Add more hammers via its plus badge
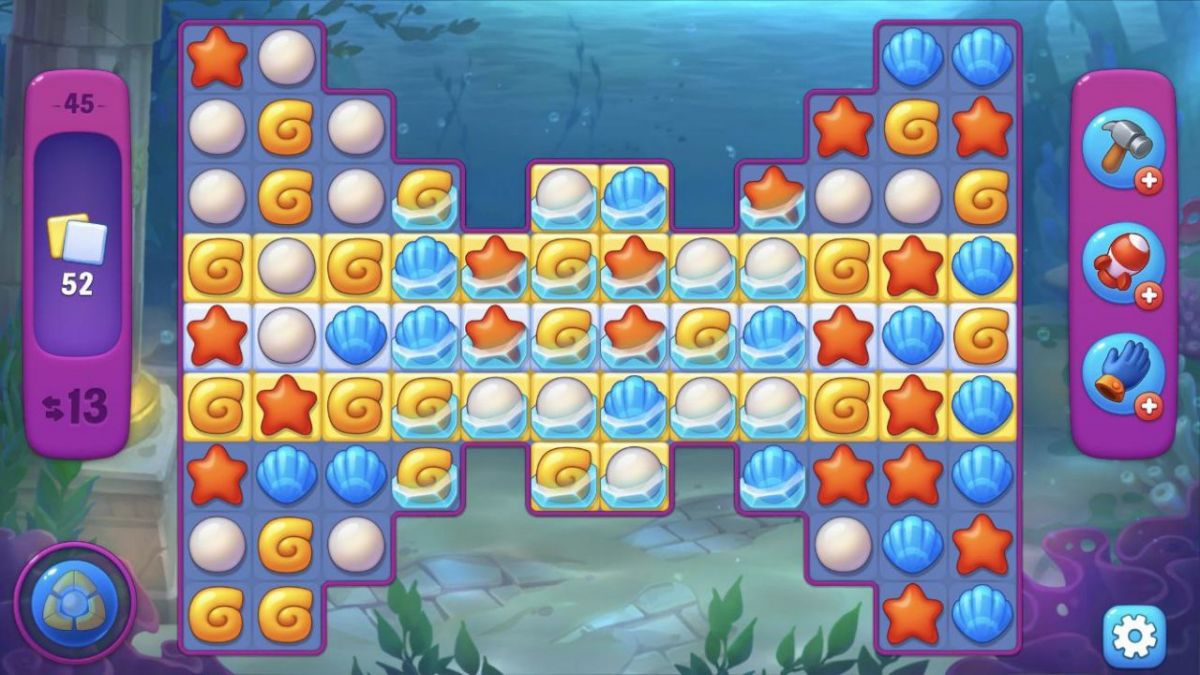 (1149, 182)
